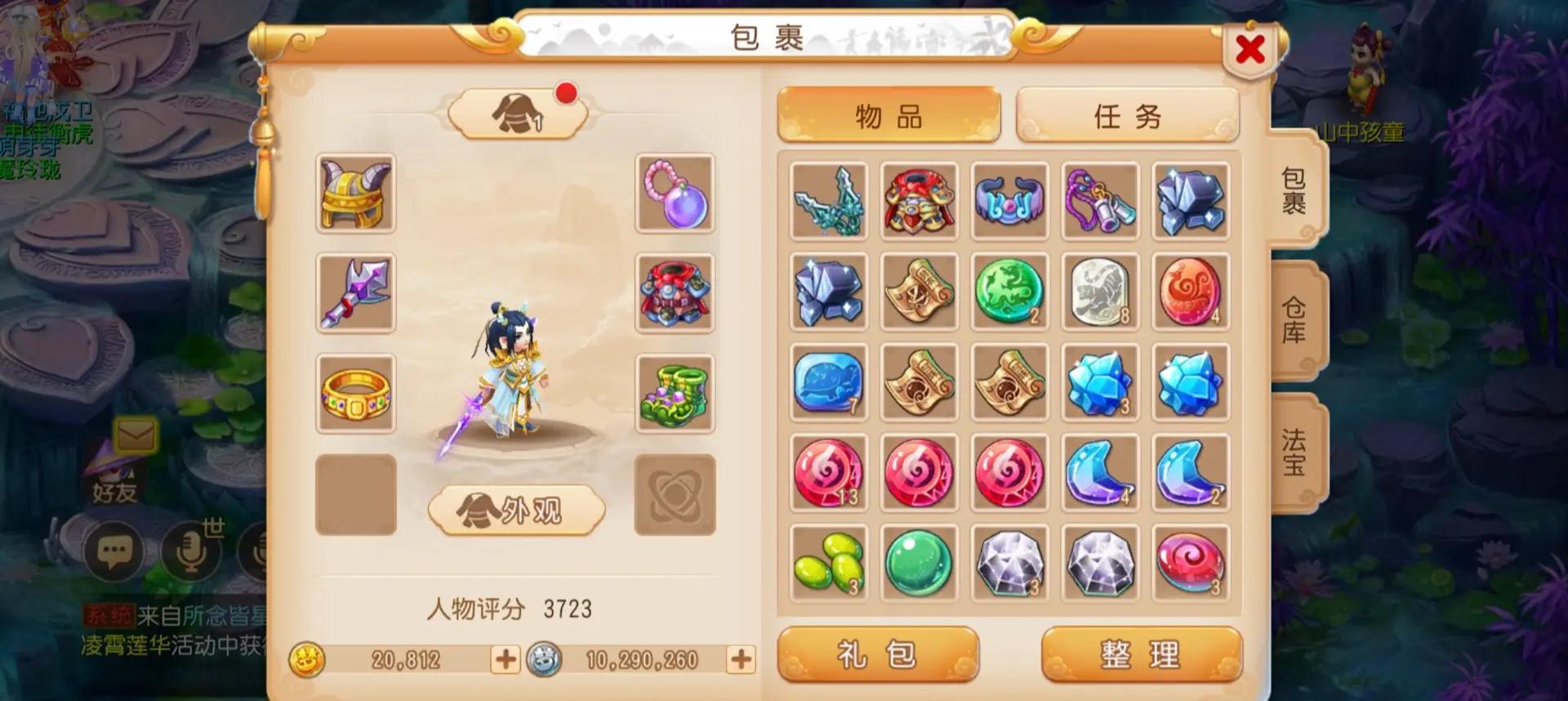Click the green gem orb item

coord(919,563)
